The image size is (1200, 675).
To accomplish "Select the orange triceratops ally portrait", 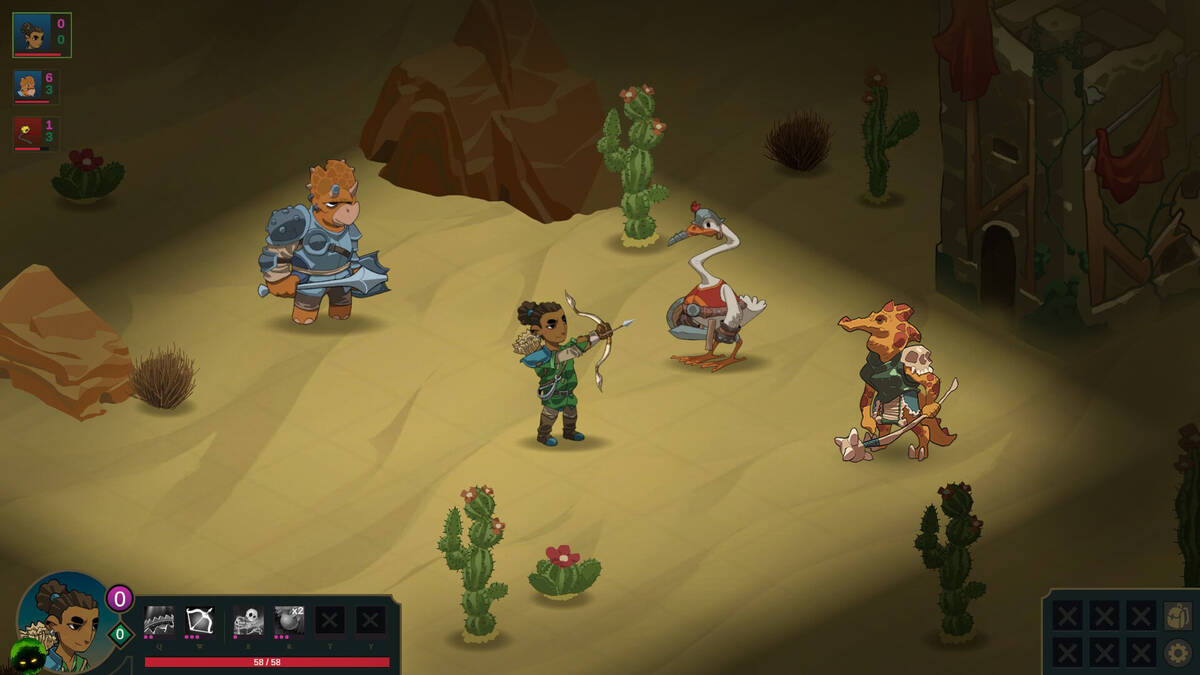I will 28,86.
